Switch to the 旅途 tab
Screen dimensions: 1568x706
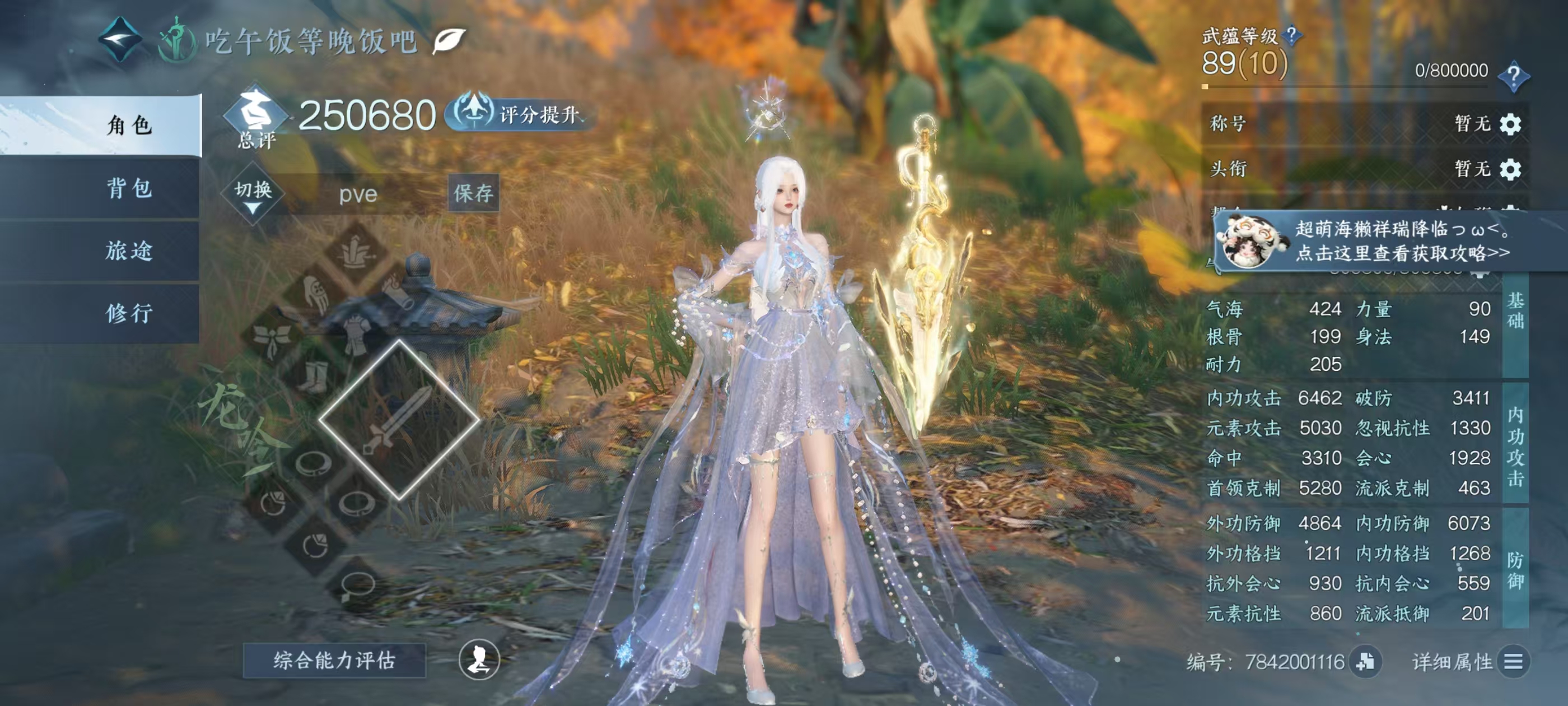pyautogui.click(x=129, y=250)
